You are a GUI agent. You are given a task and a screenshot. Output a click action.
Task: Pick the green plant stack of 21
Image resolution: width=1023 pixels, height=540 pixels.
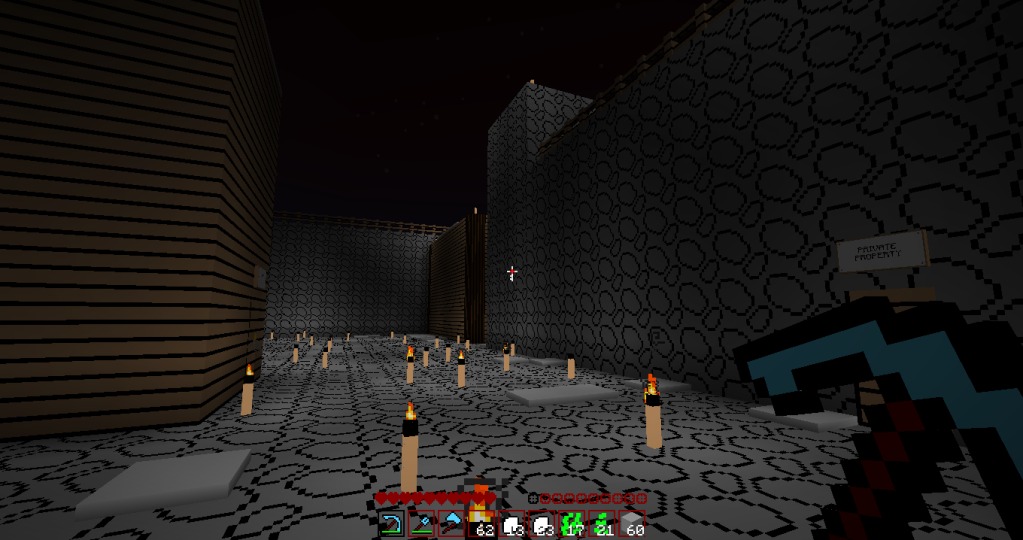coord(602,523)
